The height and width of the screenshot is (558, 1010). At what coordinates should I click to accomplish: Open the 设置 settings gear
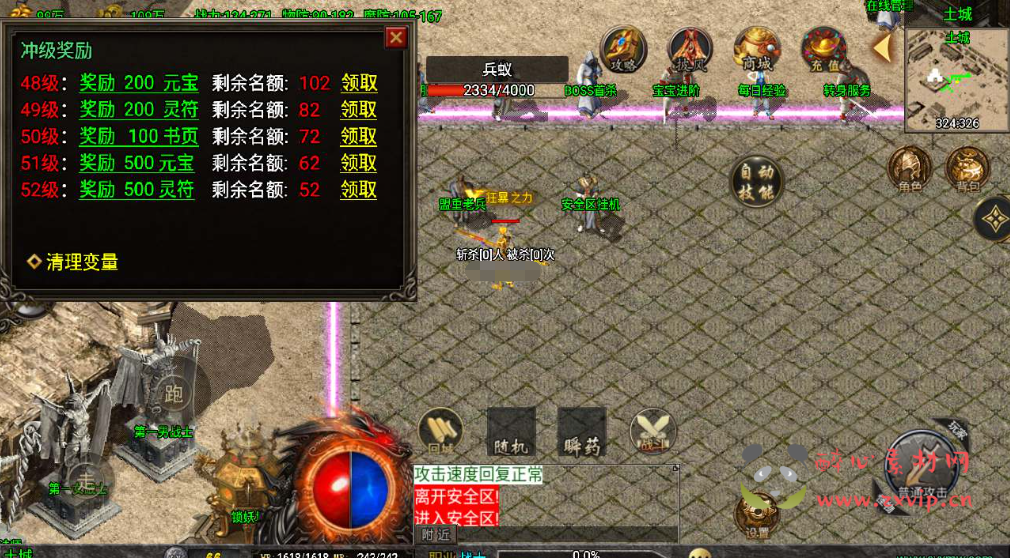(757, 516)
